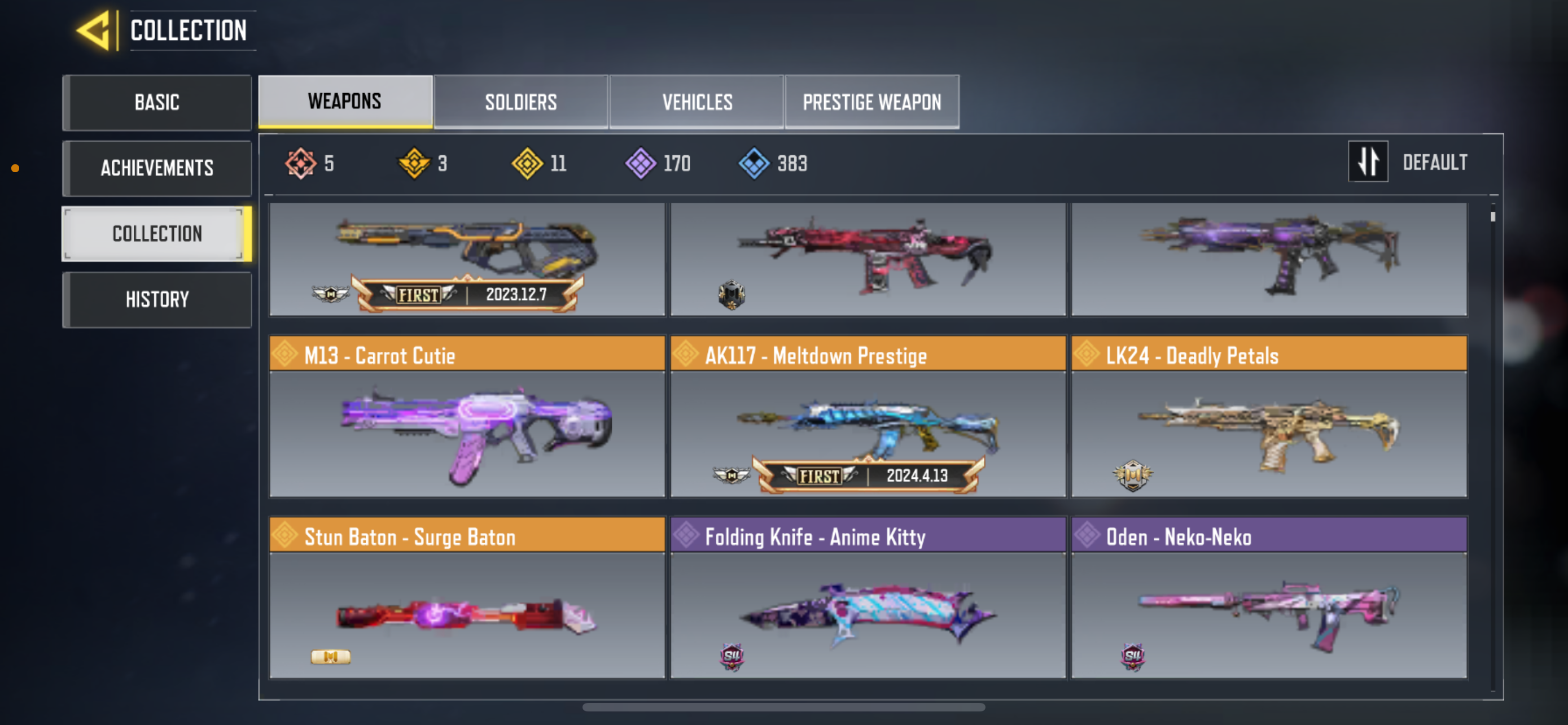The width and height of the screenshot is (1568, 725).
Task: Click the BASIC button in the sidebar
Action: (x=157, y=102)
